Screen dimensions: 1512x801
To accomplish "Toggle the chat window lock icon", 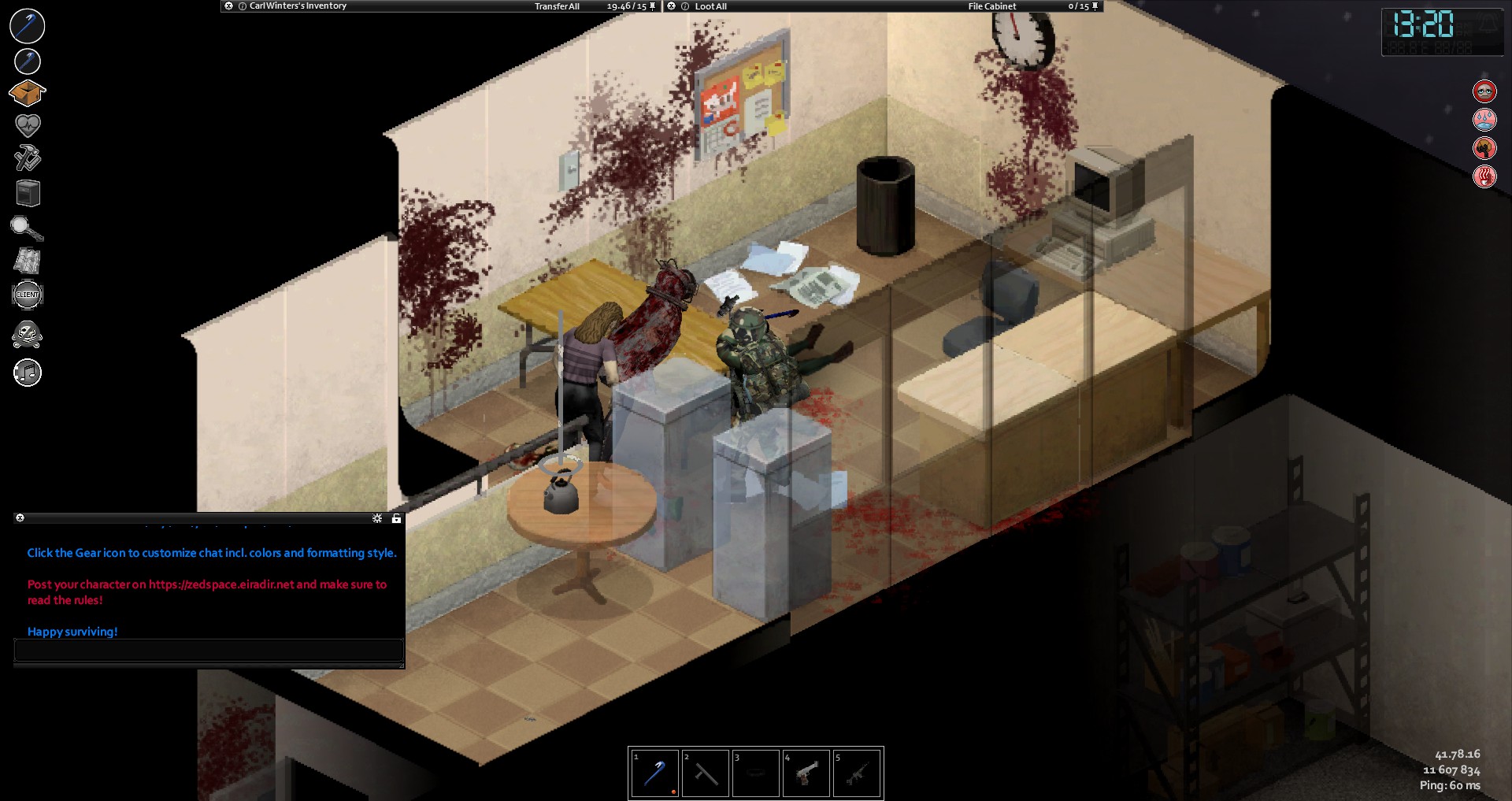I will pos(396,518).
